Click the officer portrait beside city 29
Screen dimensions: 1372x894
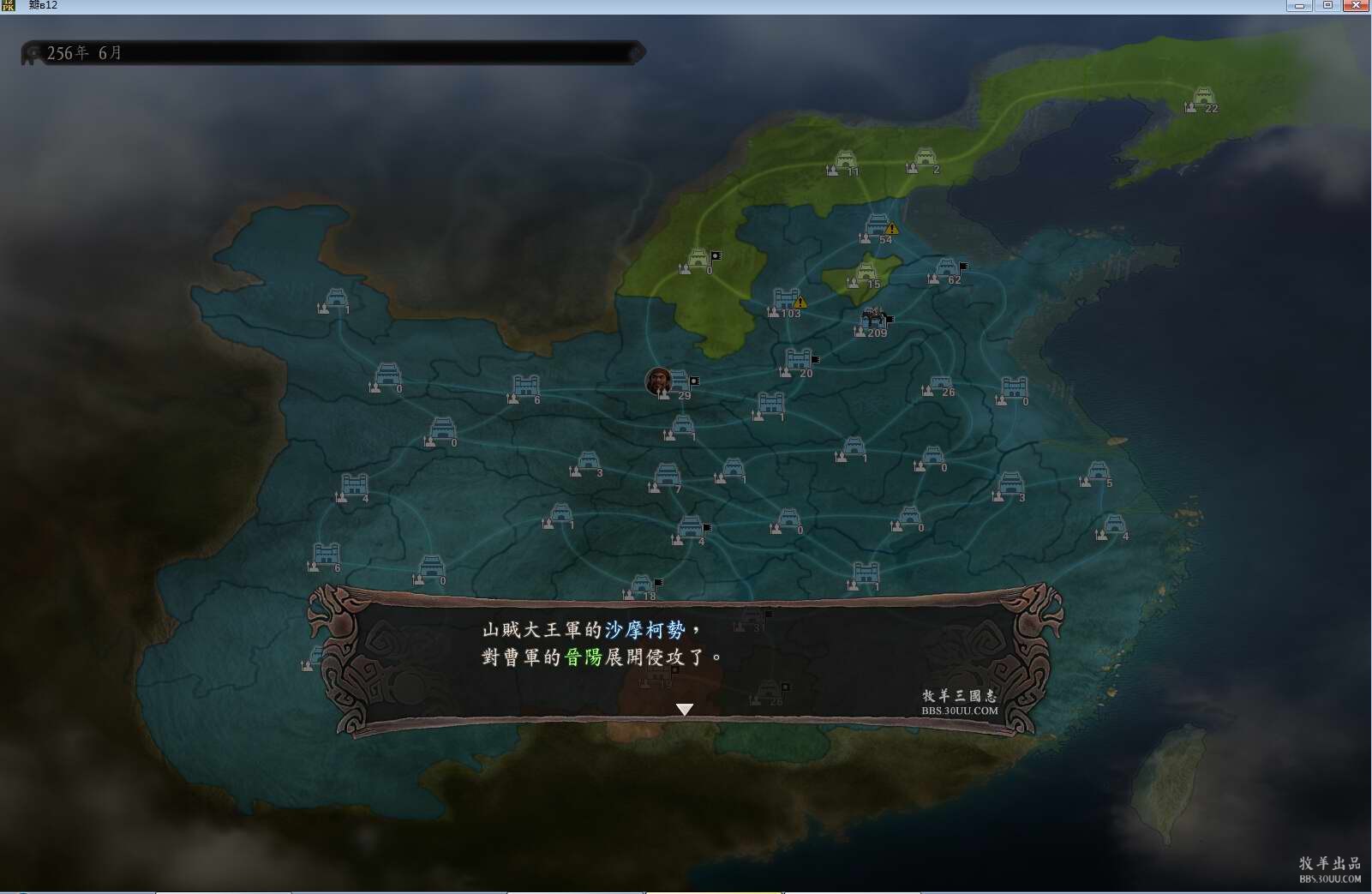pos(658,381)
